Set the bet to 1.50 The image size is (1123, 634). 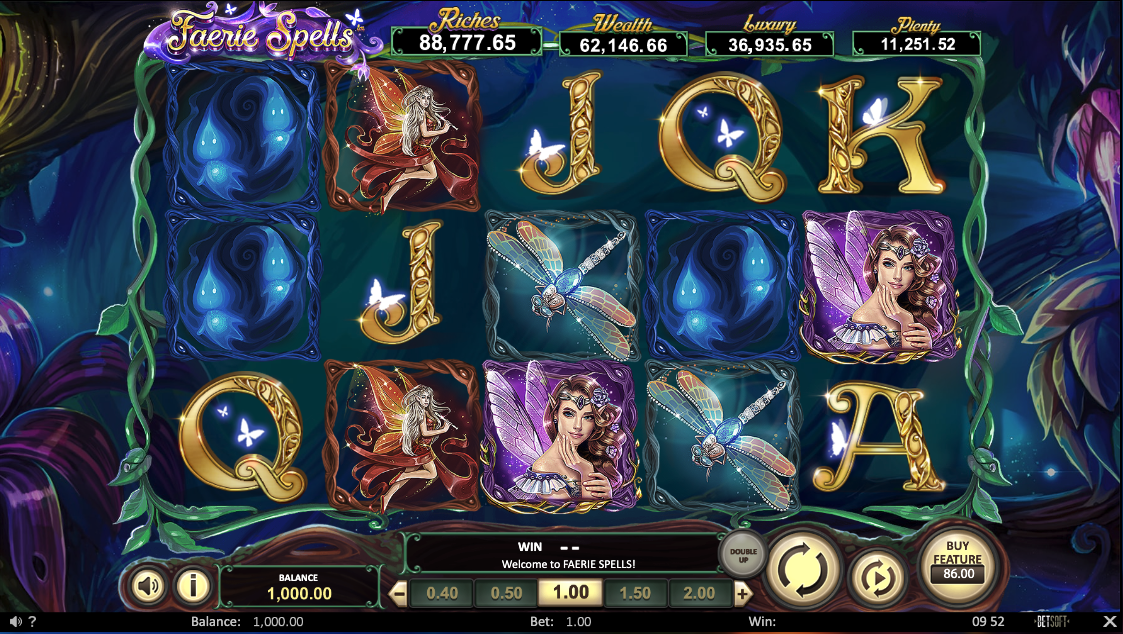coord(635,593)
